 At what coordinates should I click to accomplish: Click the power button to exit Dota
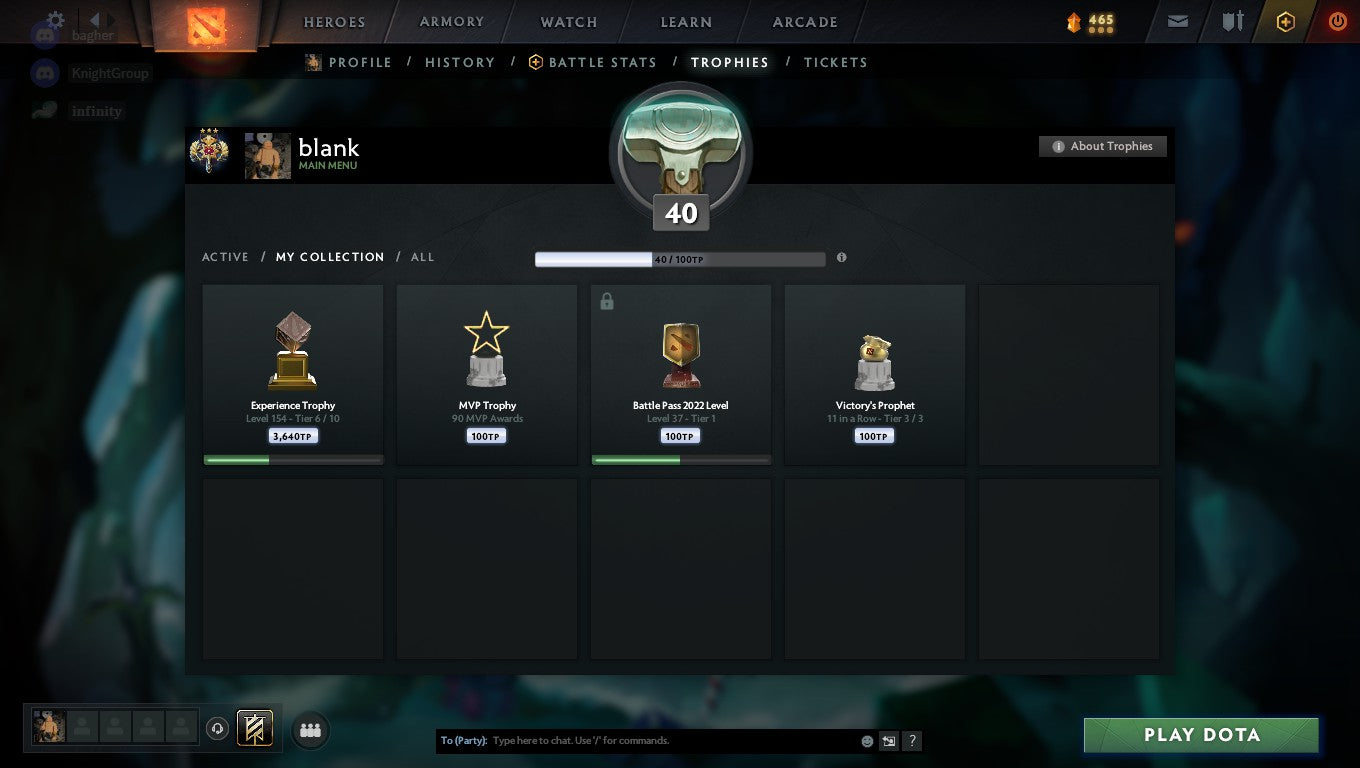[x=1338, y=21]
